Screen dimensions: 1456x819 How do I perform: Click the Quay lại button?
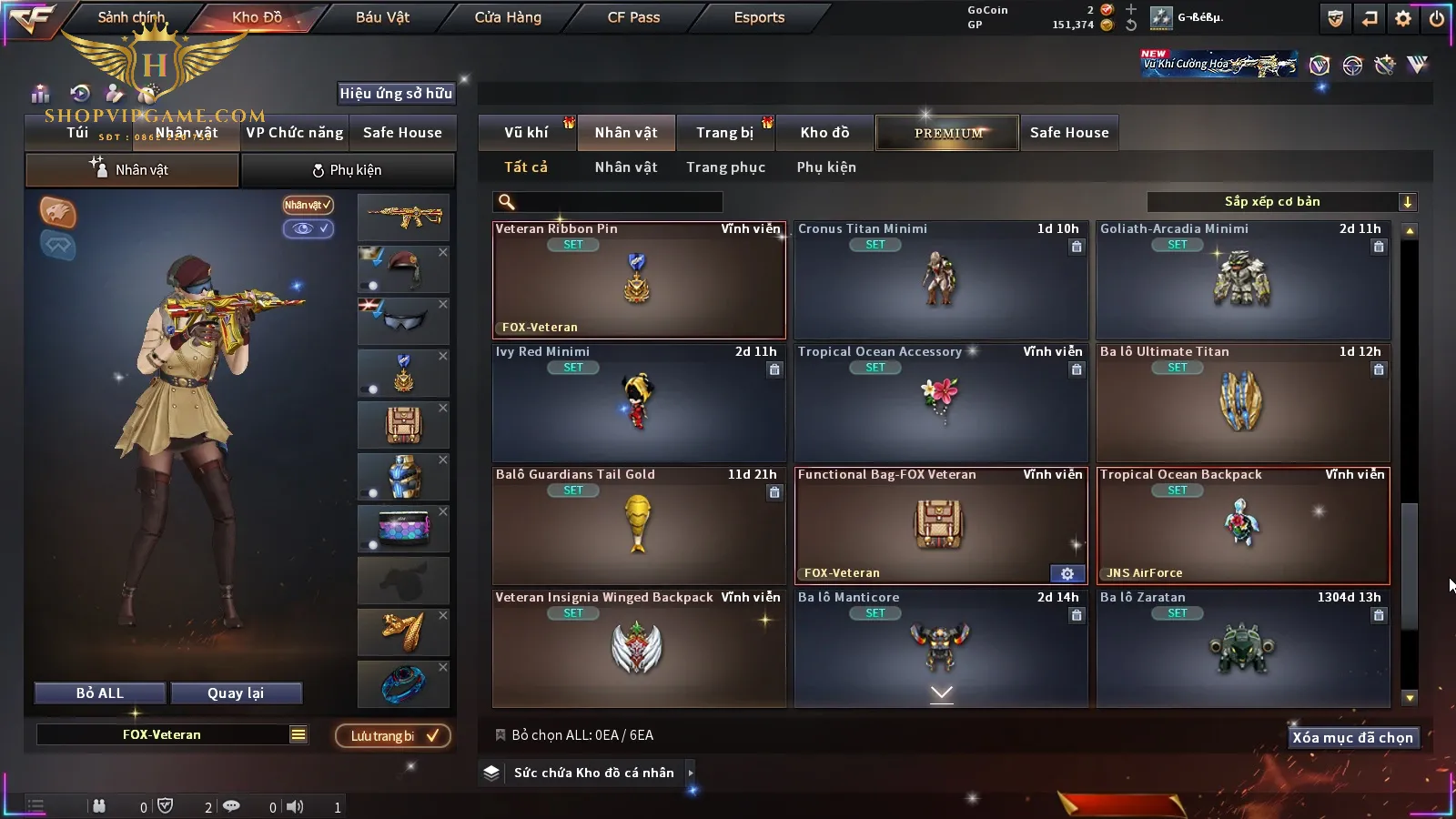236,693
